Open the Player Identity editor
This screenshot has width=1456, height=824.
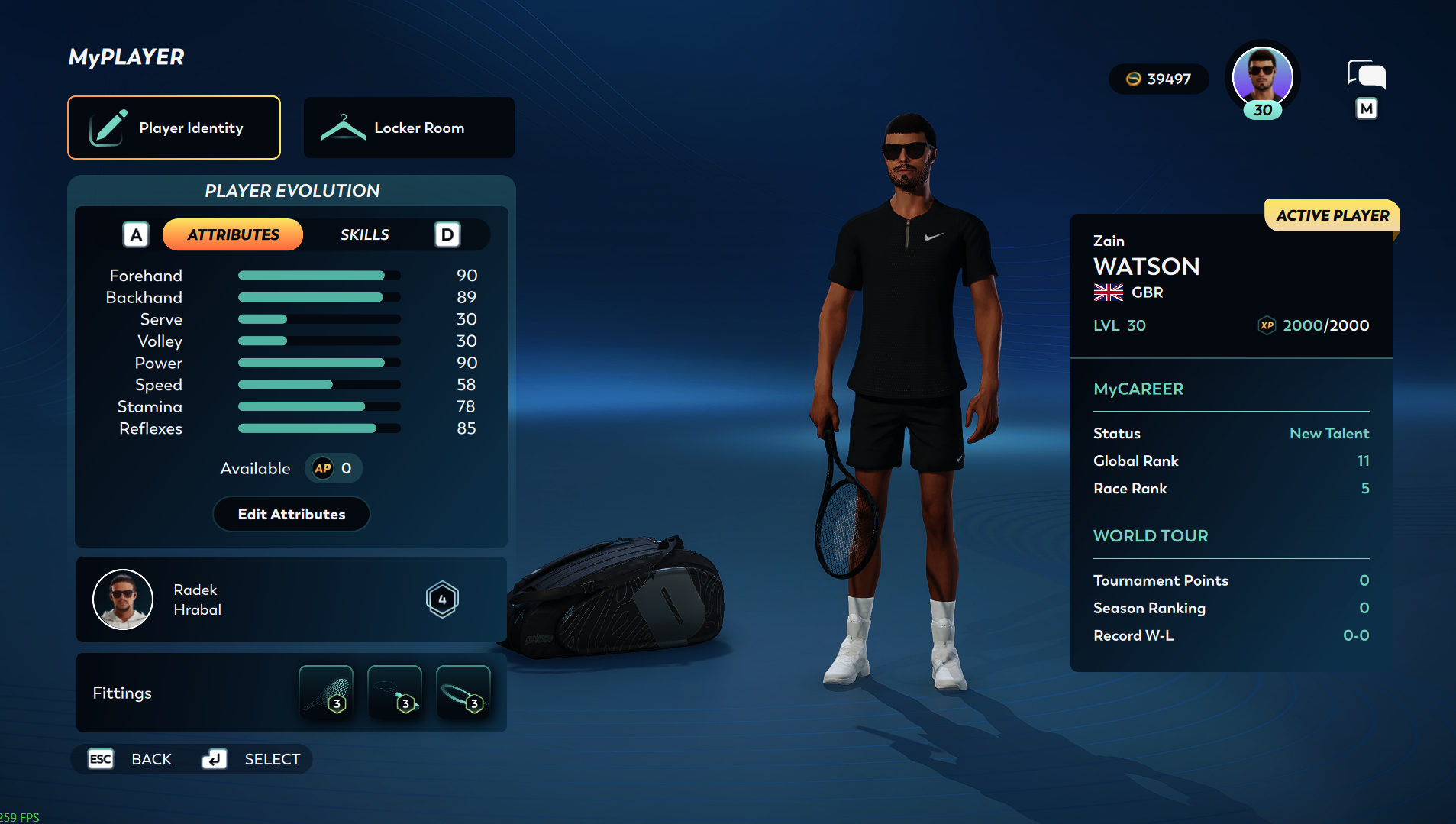[x=174, y=128]
